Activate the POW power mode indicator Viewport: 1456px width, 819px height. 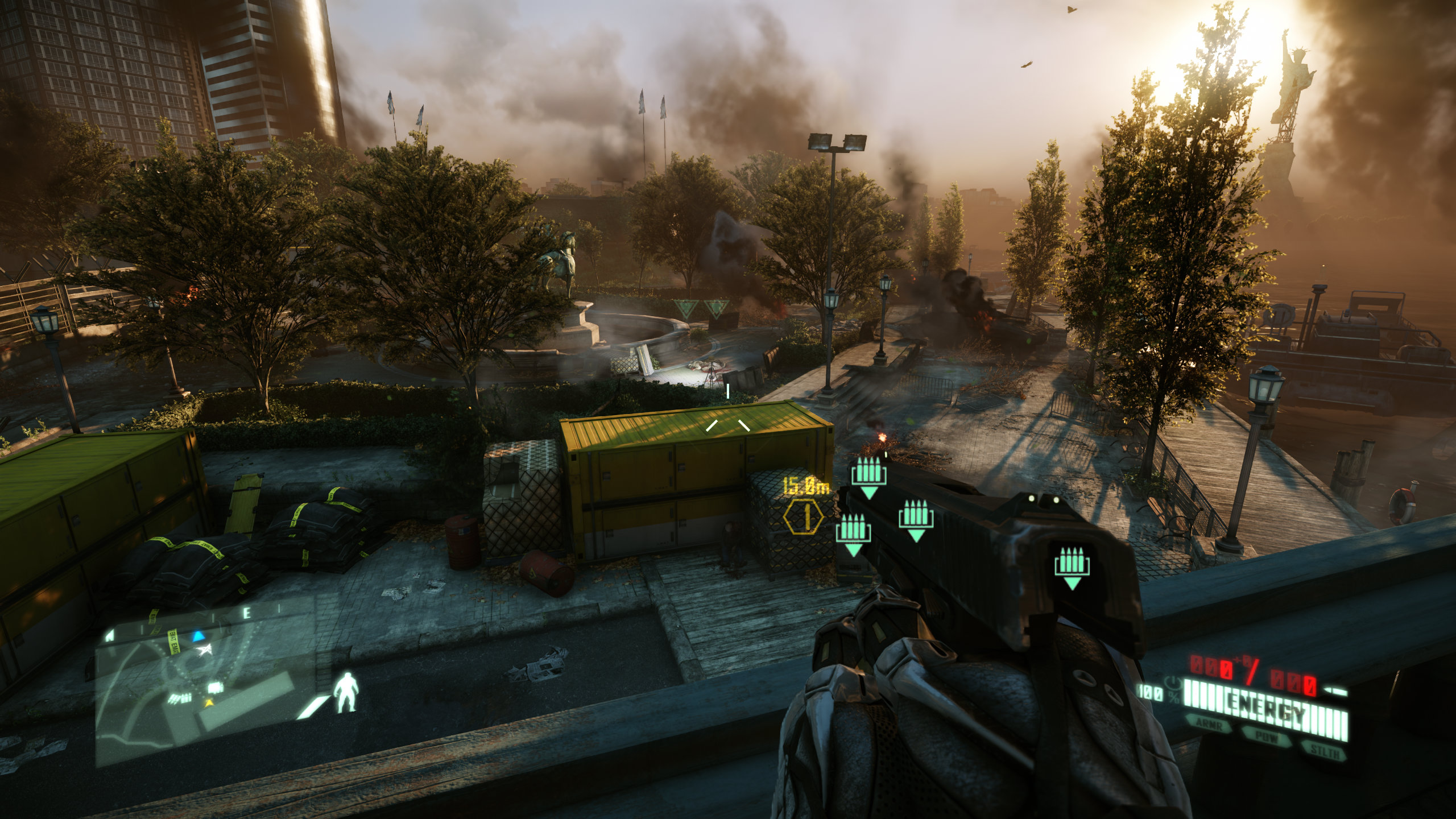pos(1267,738)
